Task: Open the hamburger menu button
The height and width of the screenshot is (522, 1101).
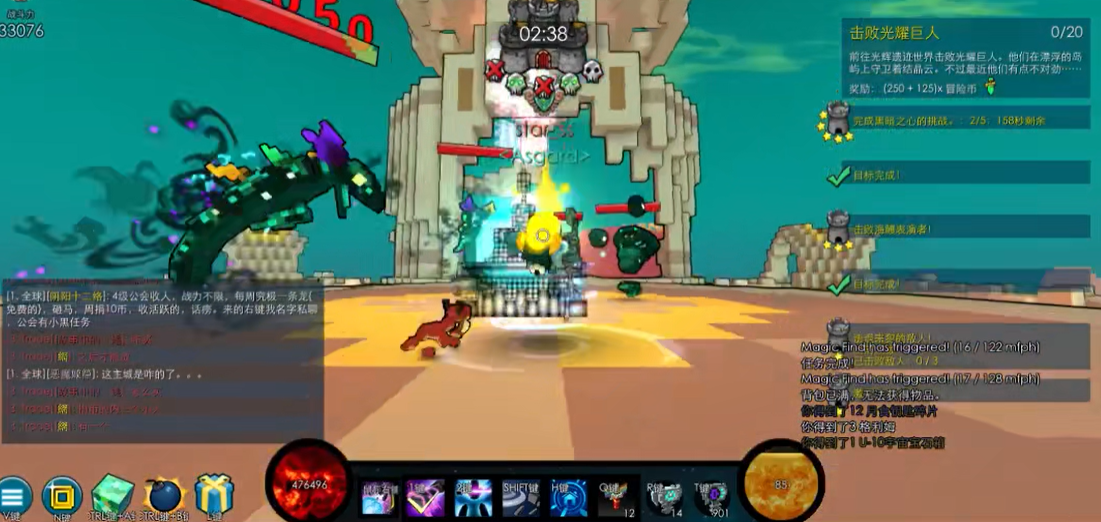Action: 14,496
